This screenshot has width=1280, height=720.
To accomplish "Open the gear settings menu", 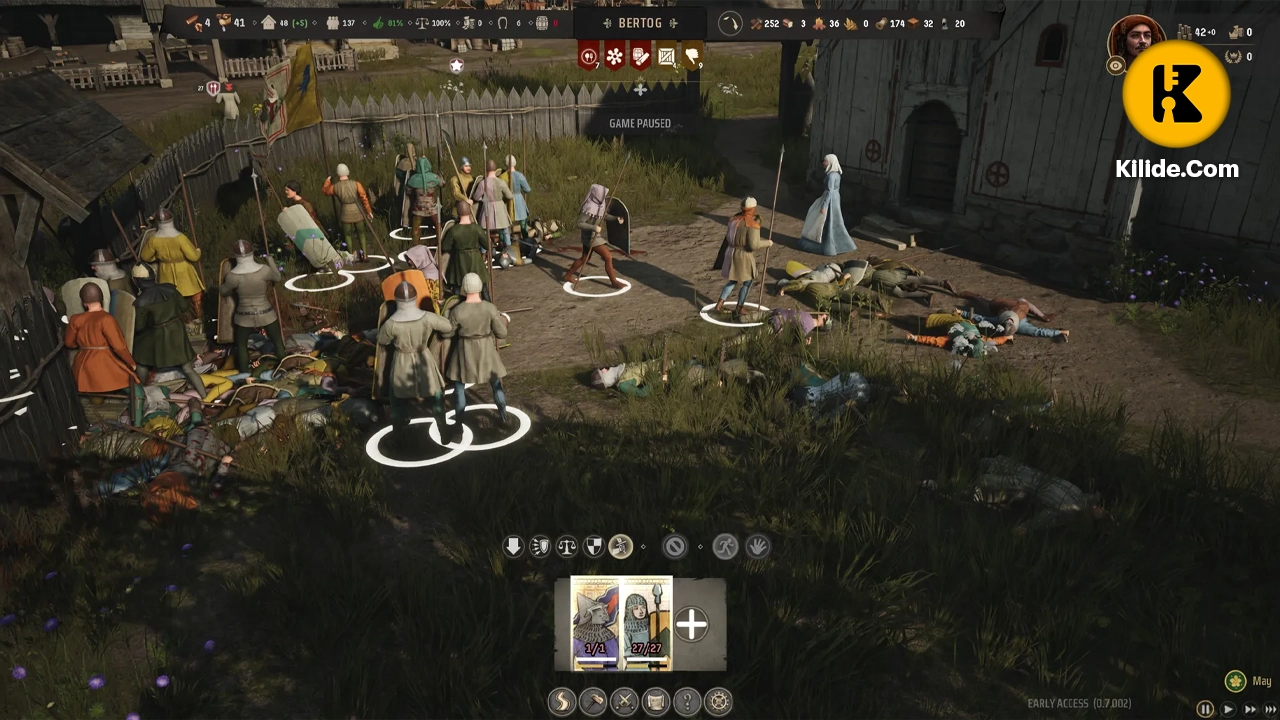I will coord(718,701).
